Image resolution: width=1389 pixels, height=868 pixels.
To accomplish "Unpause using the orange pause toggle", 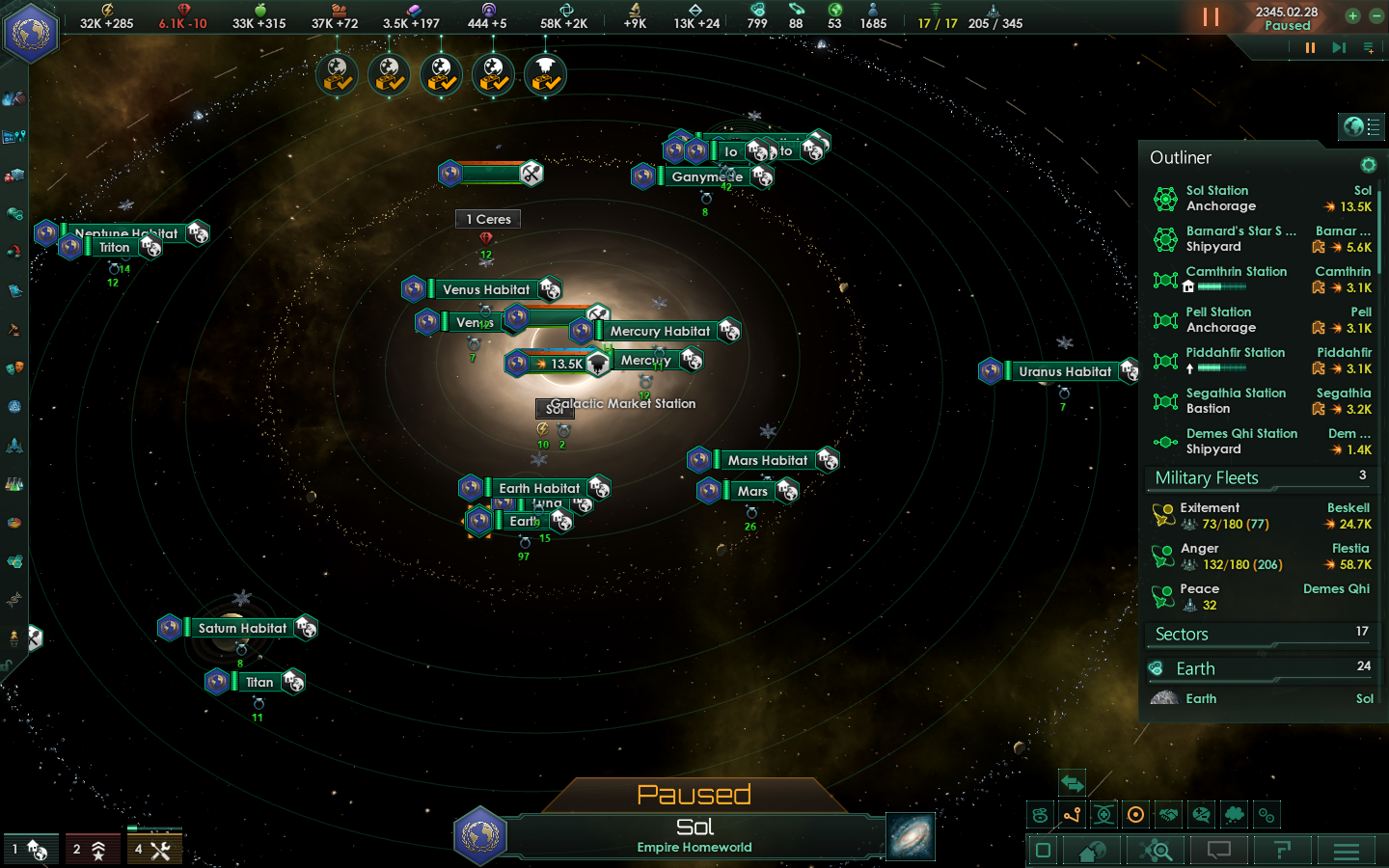I will [x=1211, y=17].
